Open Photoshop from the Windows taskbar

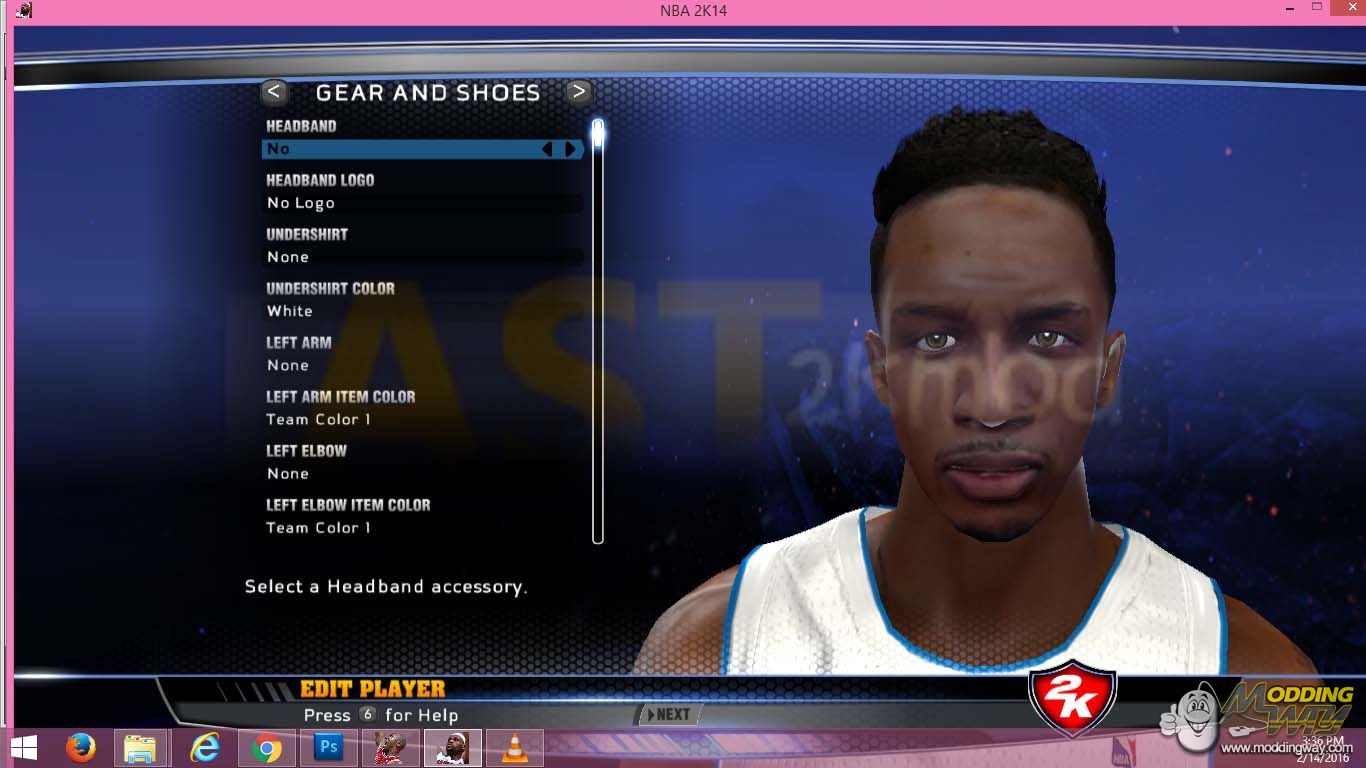point(327,748)
